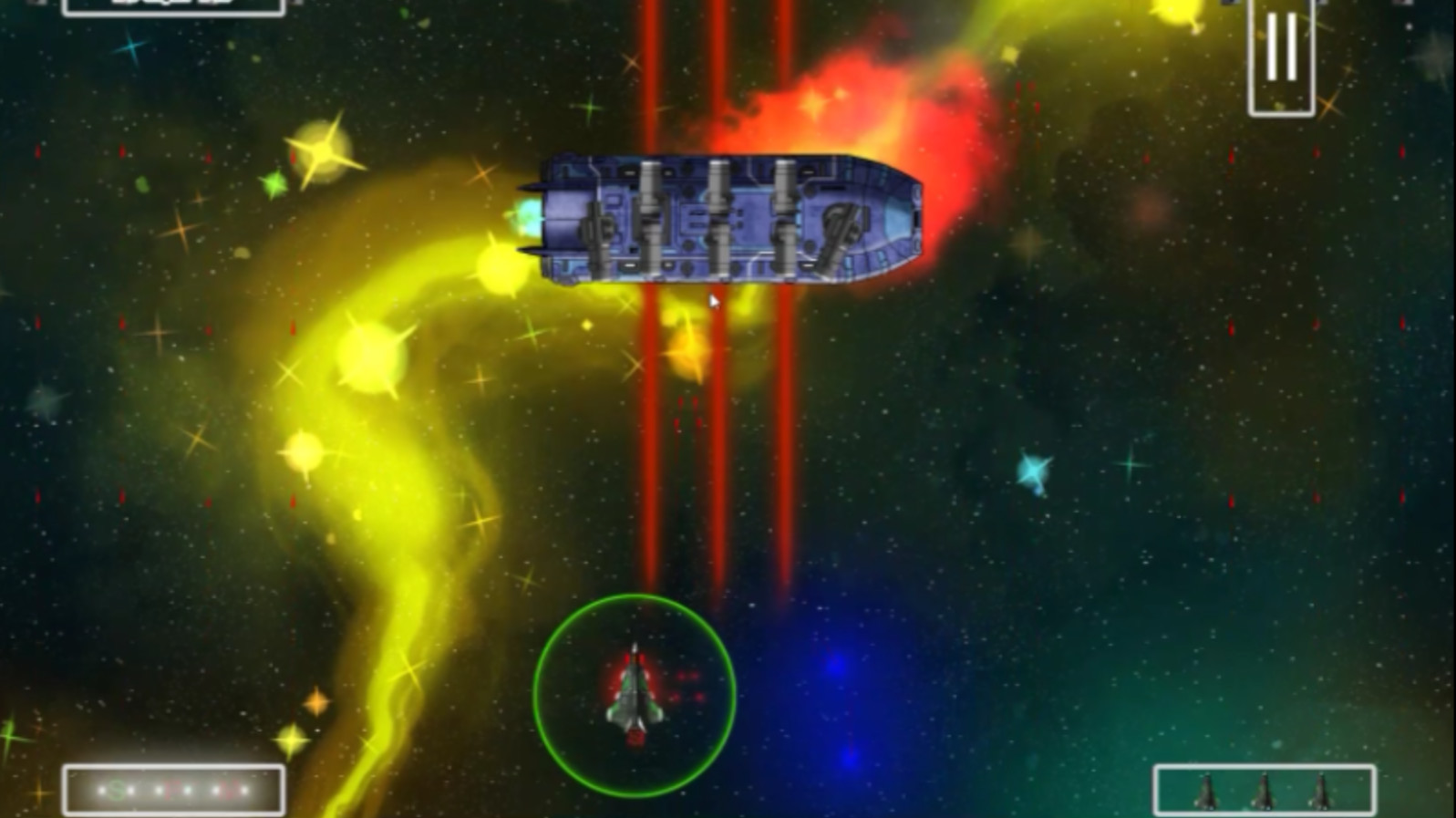Screen dimensions: 1456x818
Task: Click the mouse cursor below the boss ship
Action: (x=714, y=301)
